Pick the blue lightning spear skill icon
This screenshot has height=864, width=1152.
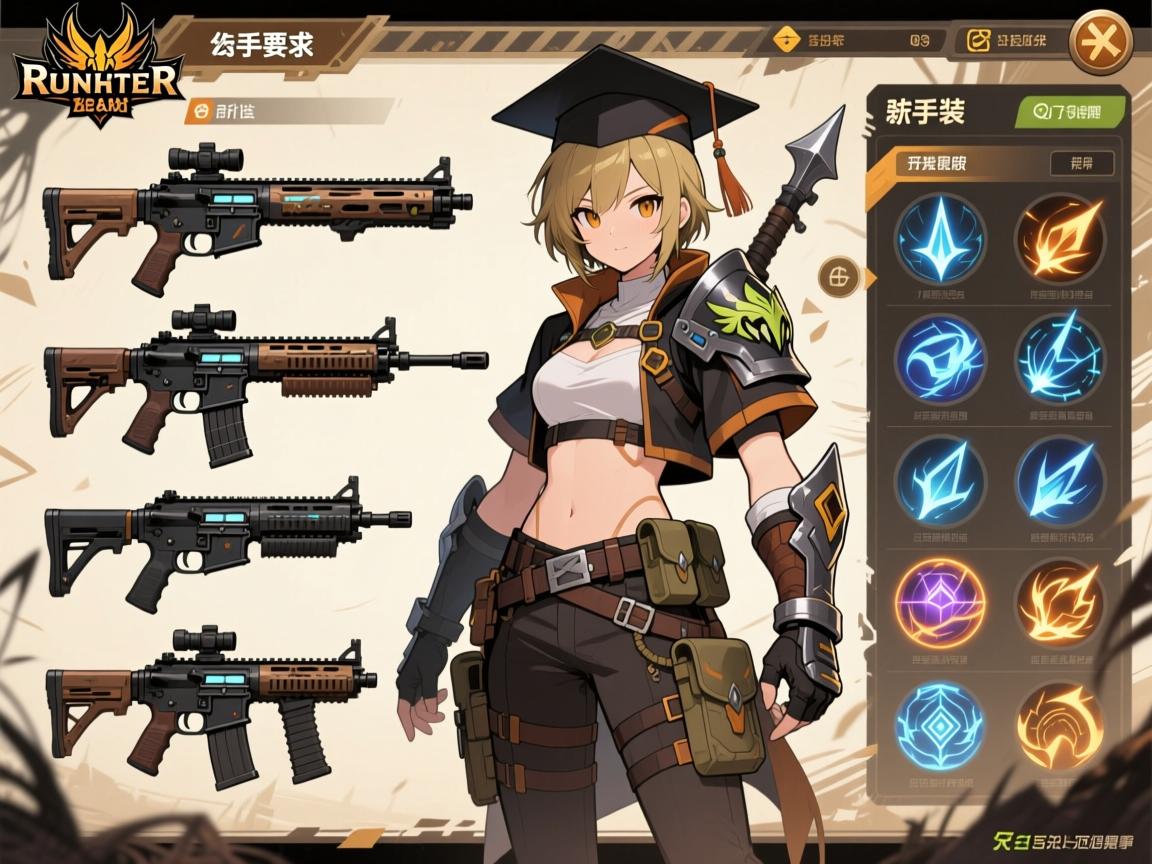coord(1059,359)
